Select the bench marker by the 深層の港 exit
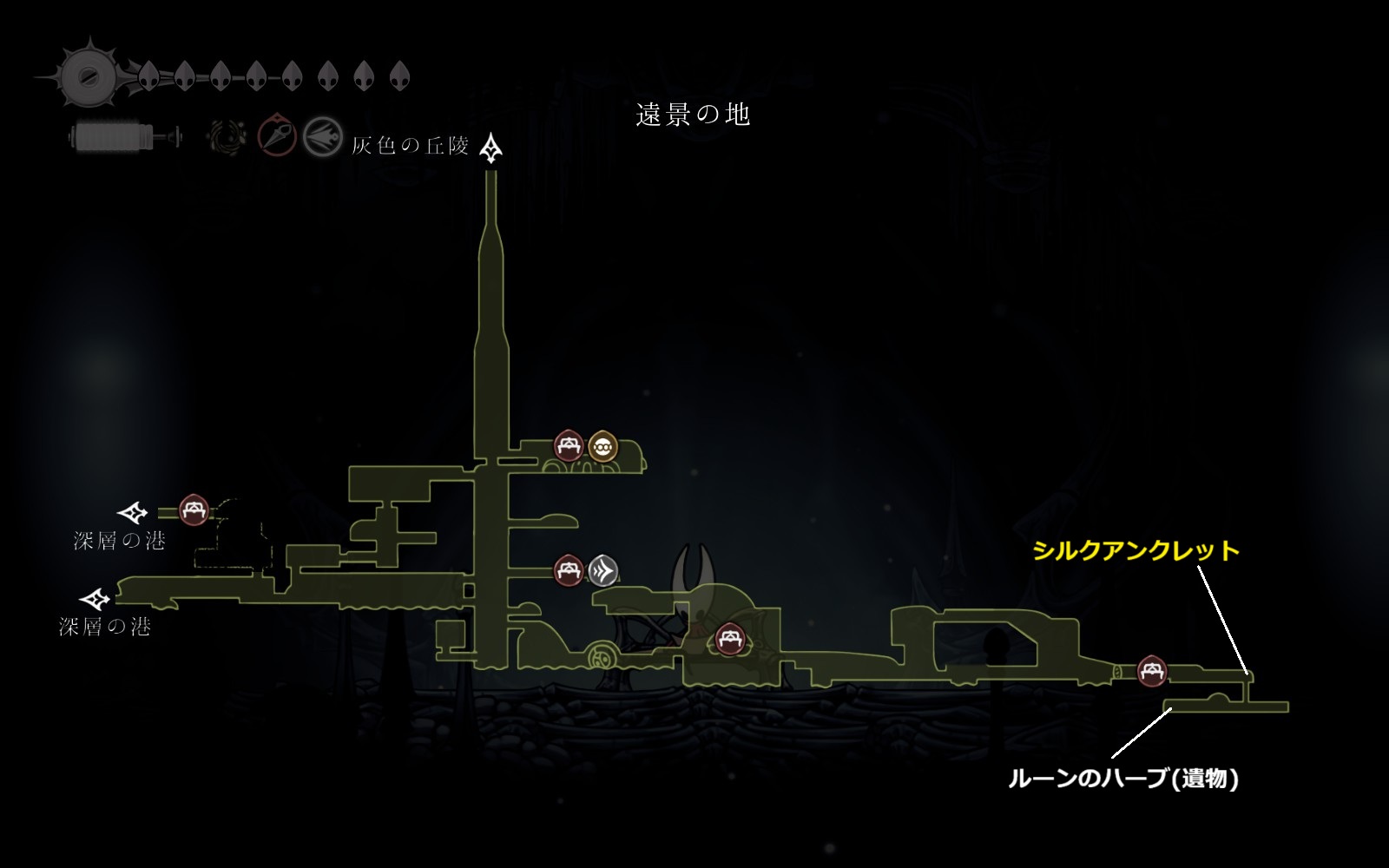This screenshot has width=1389, height=868. click(193, 510)
